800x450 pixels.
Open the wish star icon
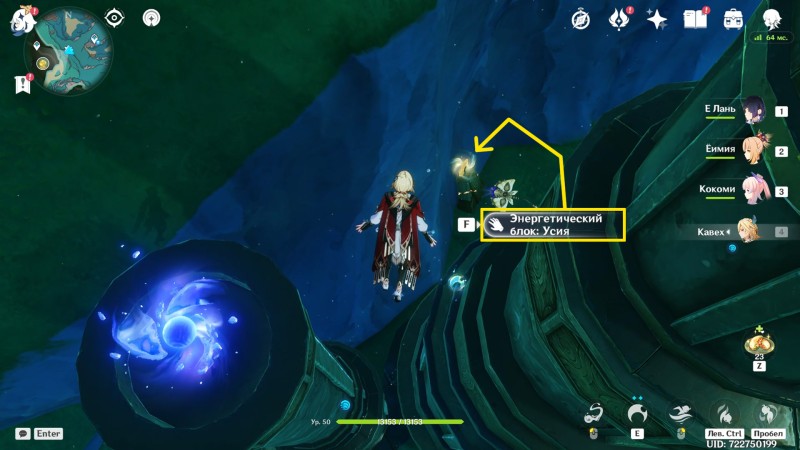[657, 19]
